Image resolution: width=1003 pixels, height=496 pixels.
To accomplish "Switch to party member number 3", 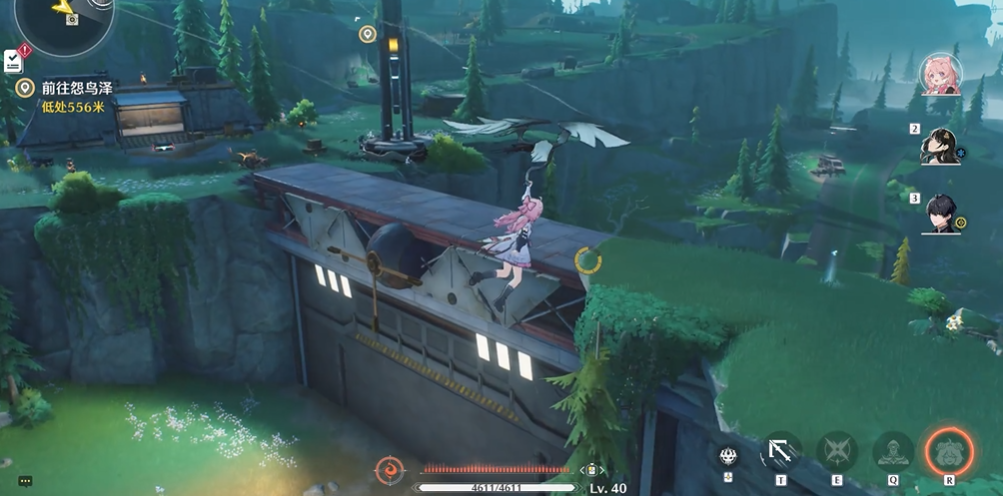I will click(940, 214).
